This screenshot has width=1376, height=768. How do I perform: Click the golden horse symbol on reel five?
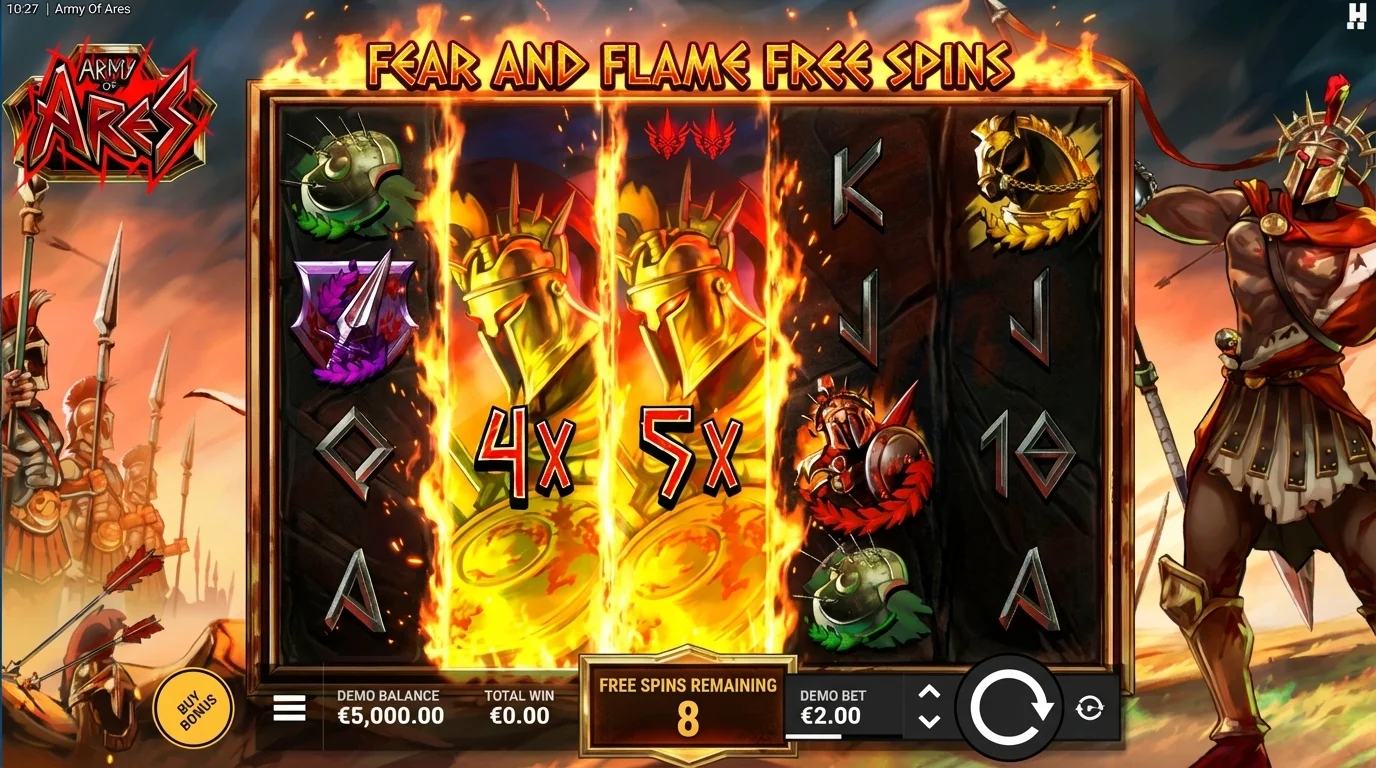click(x=1030, y=180)
